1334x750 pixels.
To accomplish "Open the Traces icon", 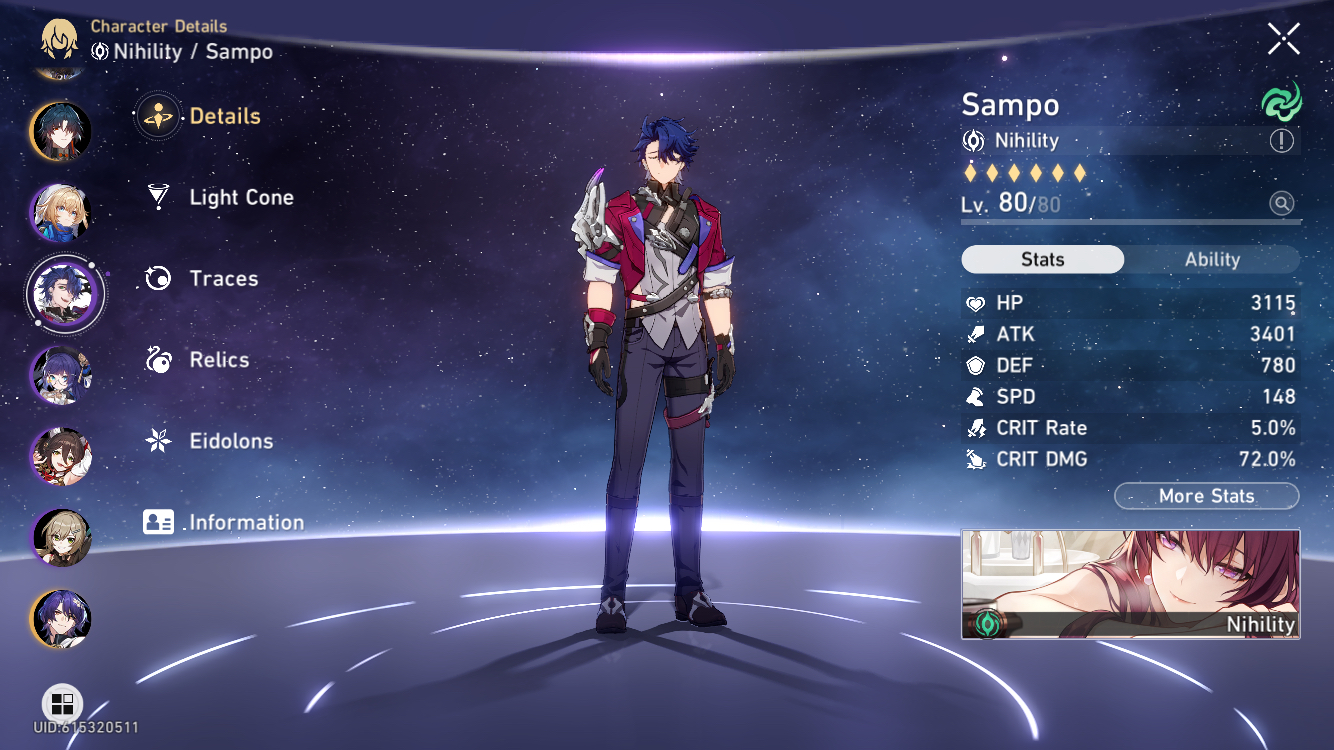I will coord(156,278).
